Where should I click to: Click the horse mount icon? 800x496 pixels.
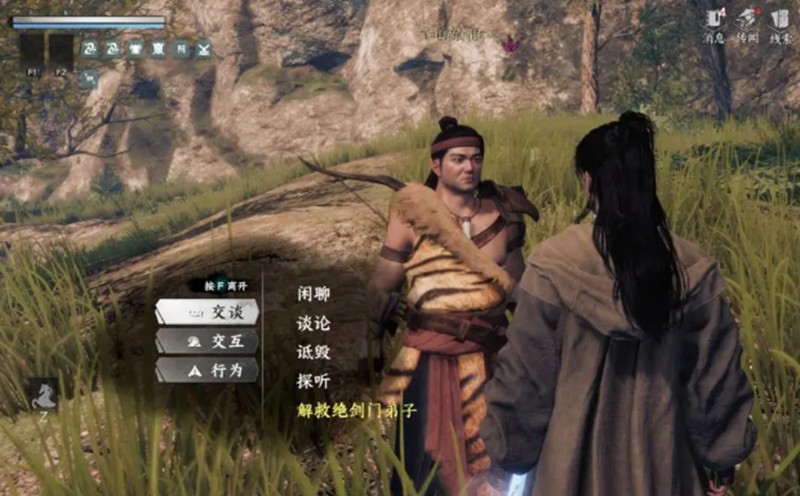click(x=41, y=393)
